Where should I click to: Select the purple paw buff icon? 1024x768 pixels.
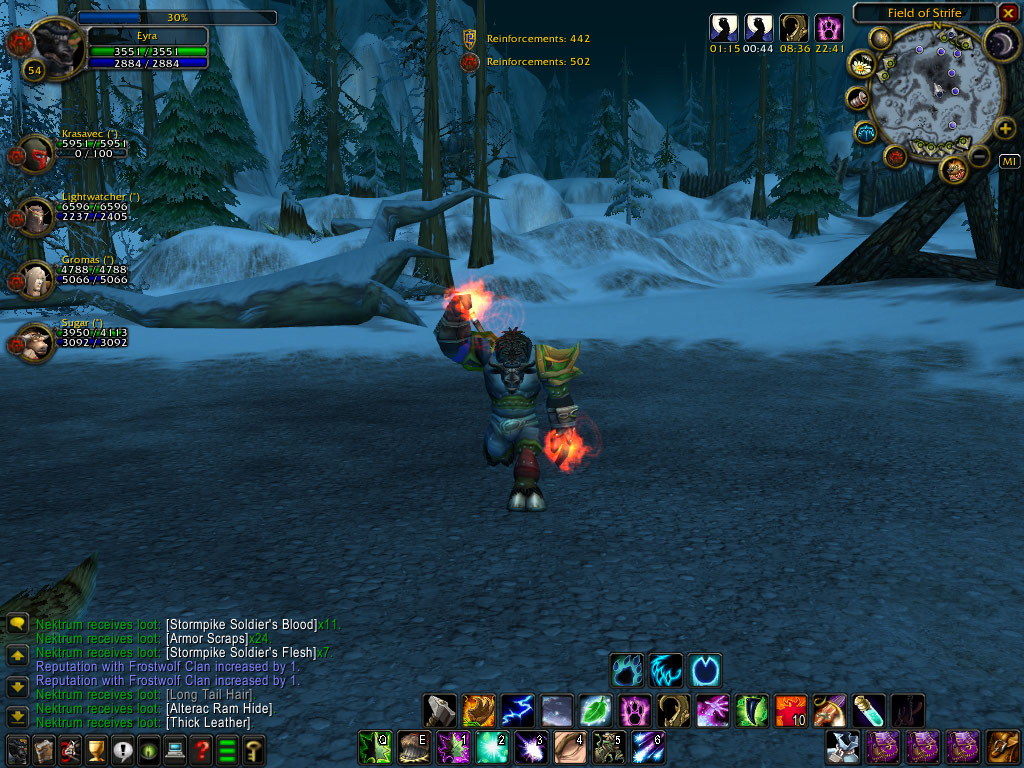point(828,28)
